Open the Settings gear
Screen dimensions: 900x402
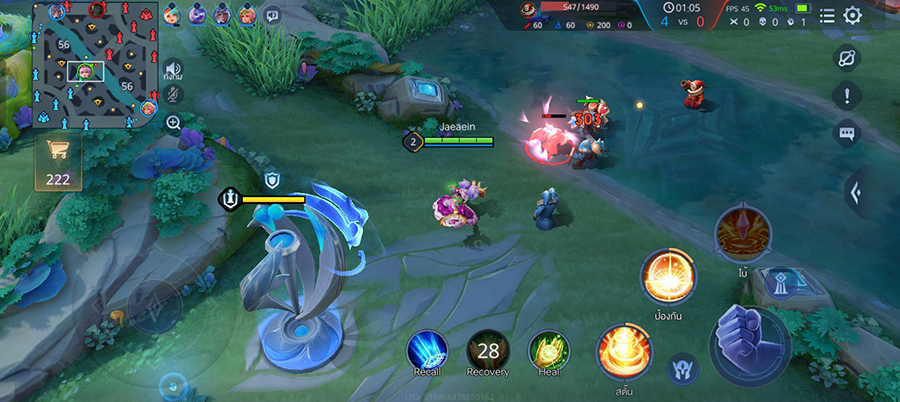[x=853, y=15]
